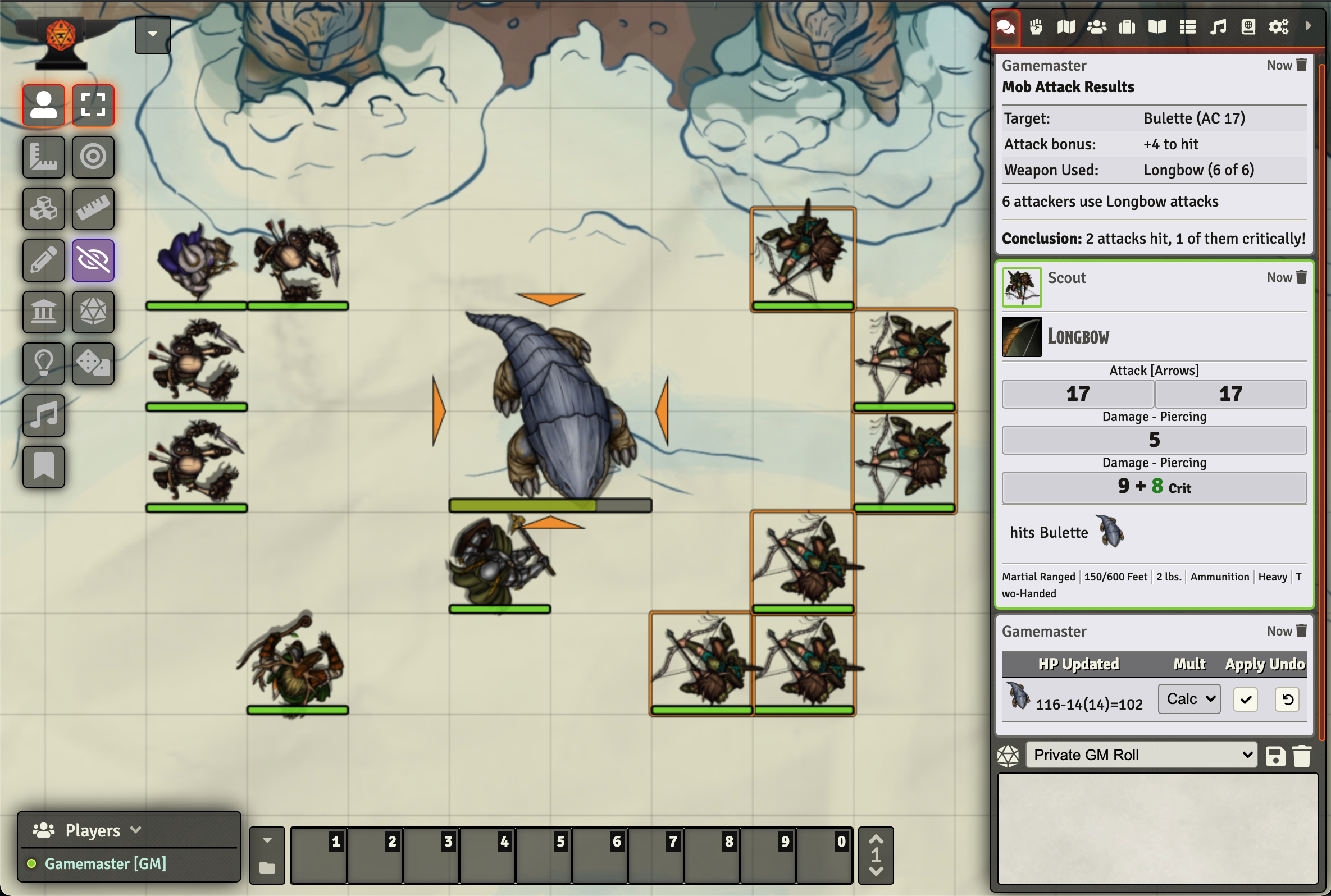Open the Actors directory
Viewport: 1331px width, 896px height.
tap(1097, 26)
